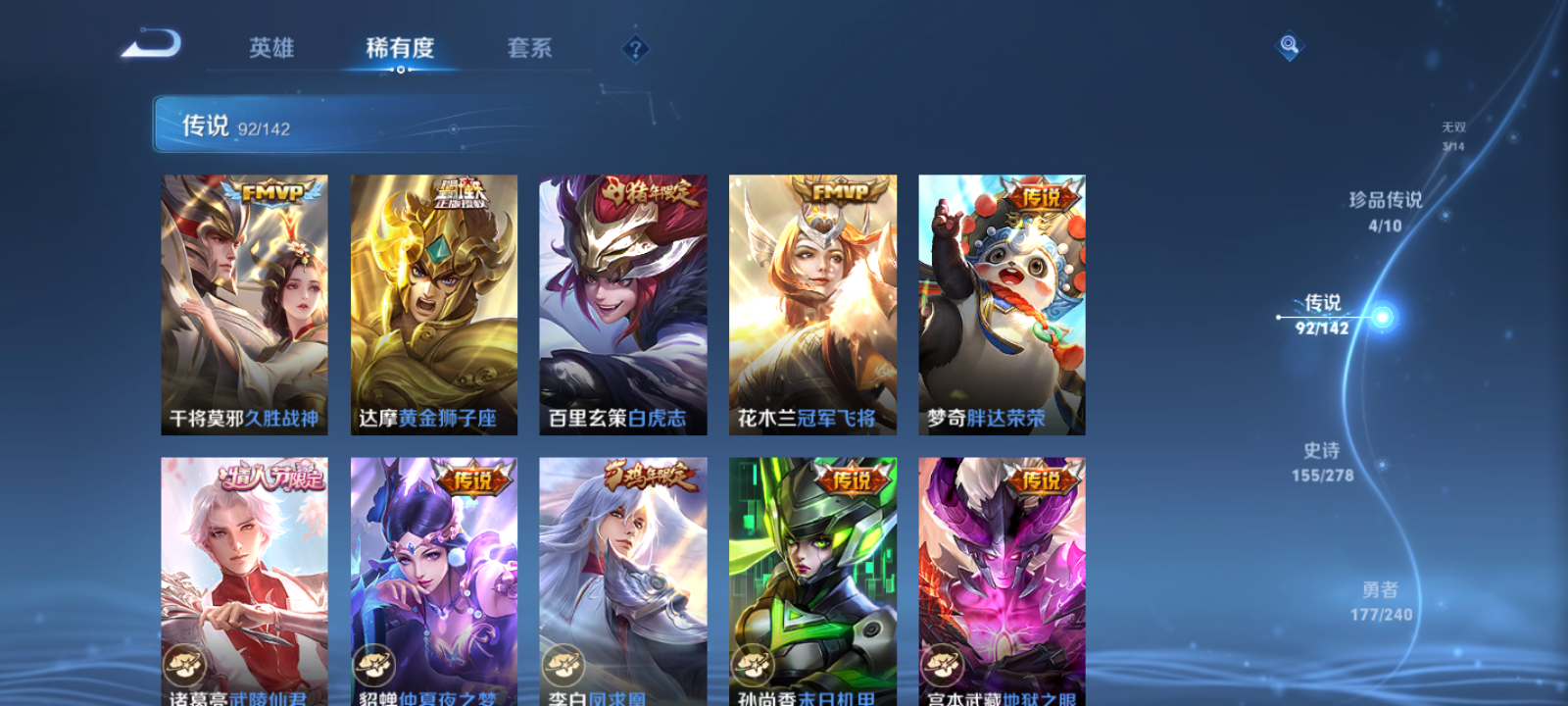Image resolution: width=1568 pixels, height=706 pixels.
Task: Click the glowing 传说 node on progress curve
Action: (x=1382, y=316)
